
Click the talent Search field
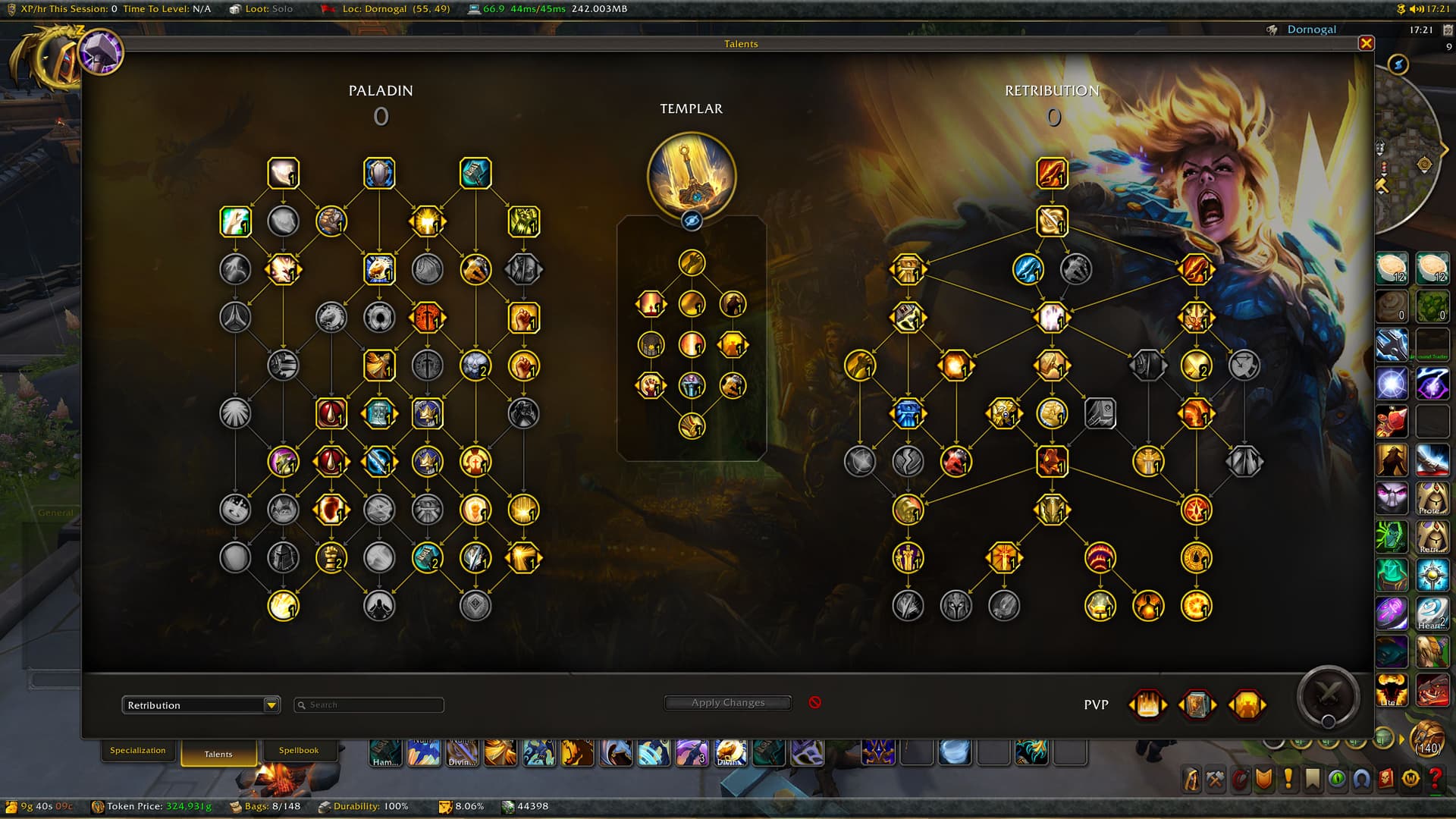[x=372, y=705]
